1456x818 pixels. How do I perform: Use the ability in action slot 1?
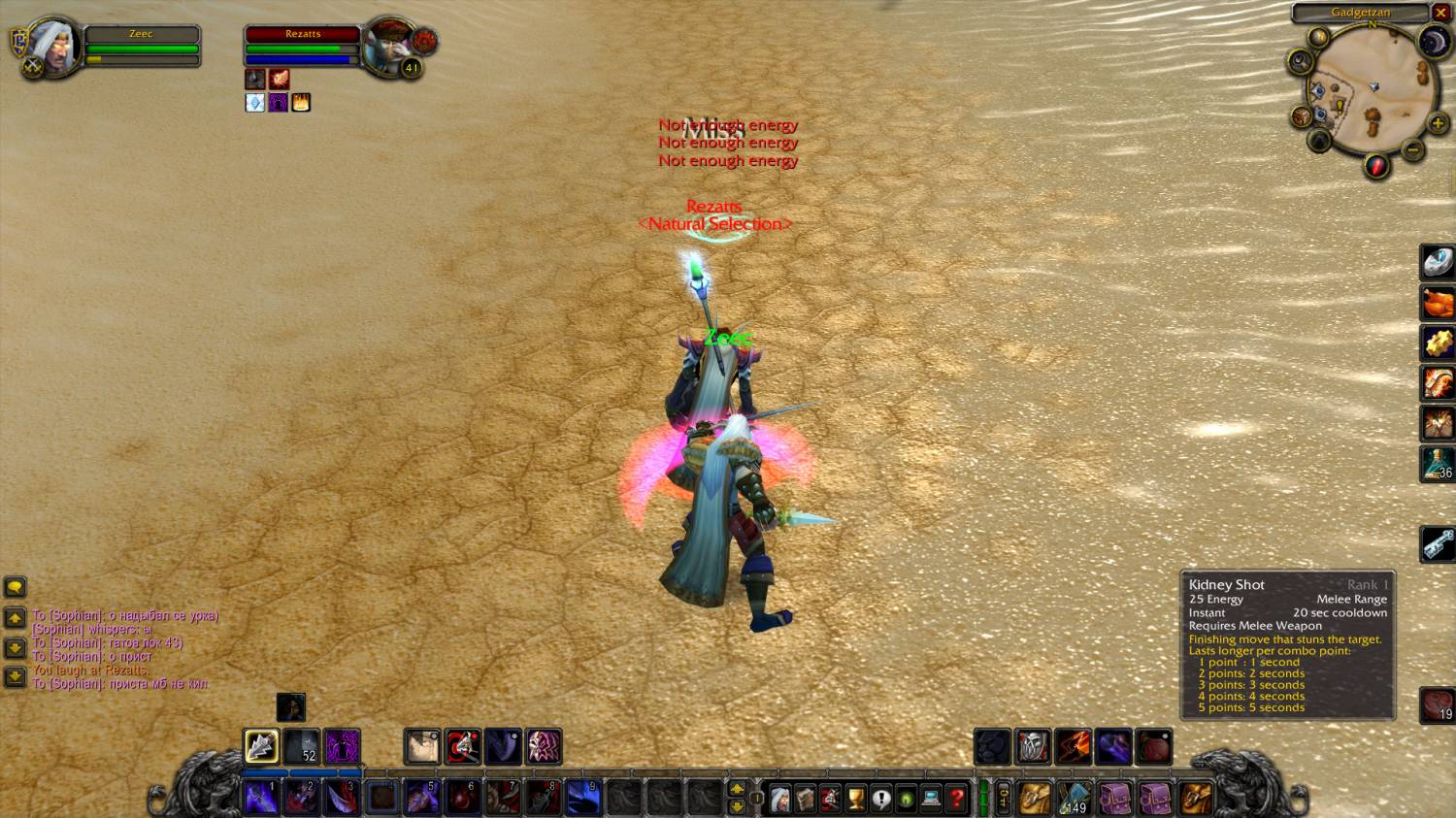click(x=262, y=797)
